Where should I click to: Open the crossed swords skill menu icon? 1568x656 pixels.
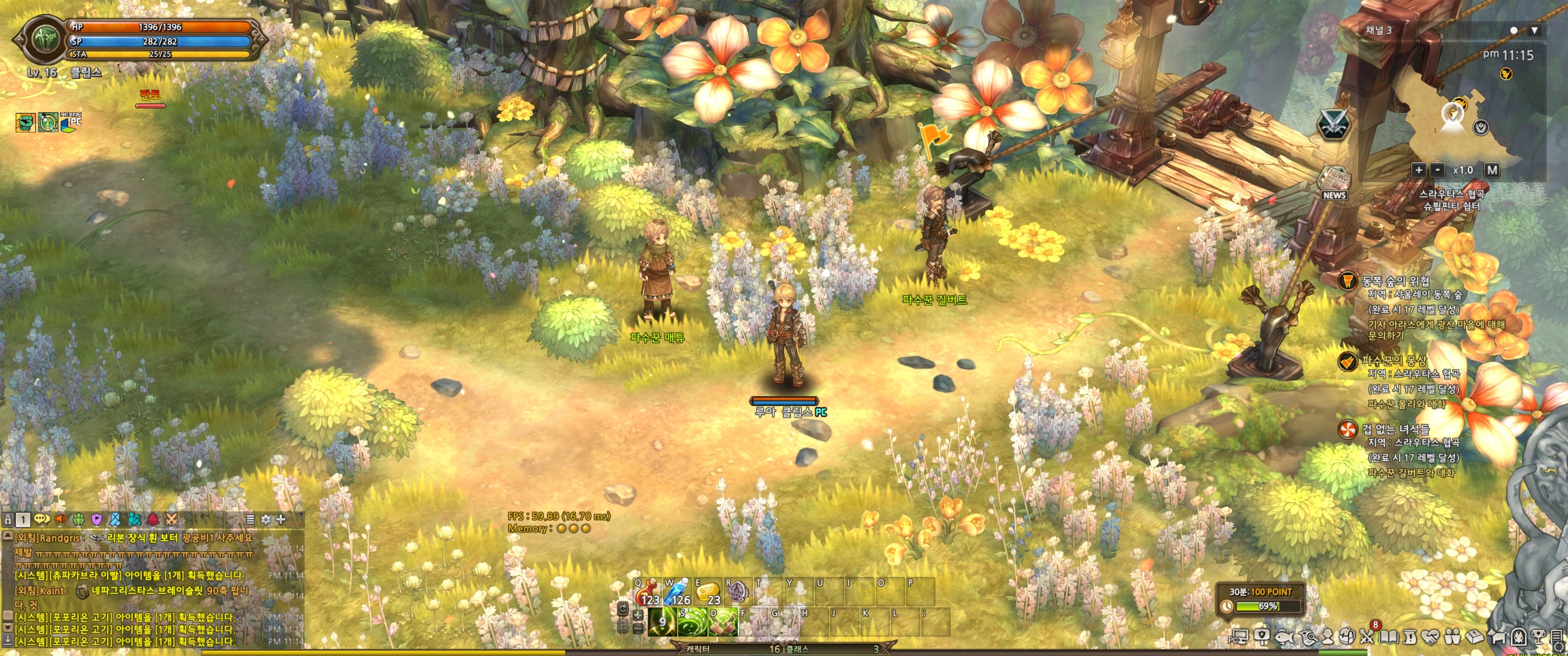(x=1367, y=636)
